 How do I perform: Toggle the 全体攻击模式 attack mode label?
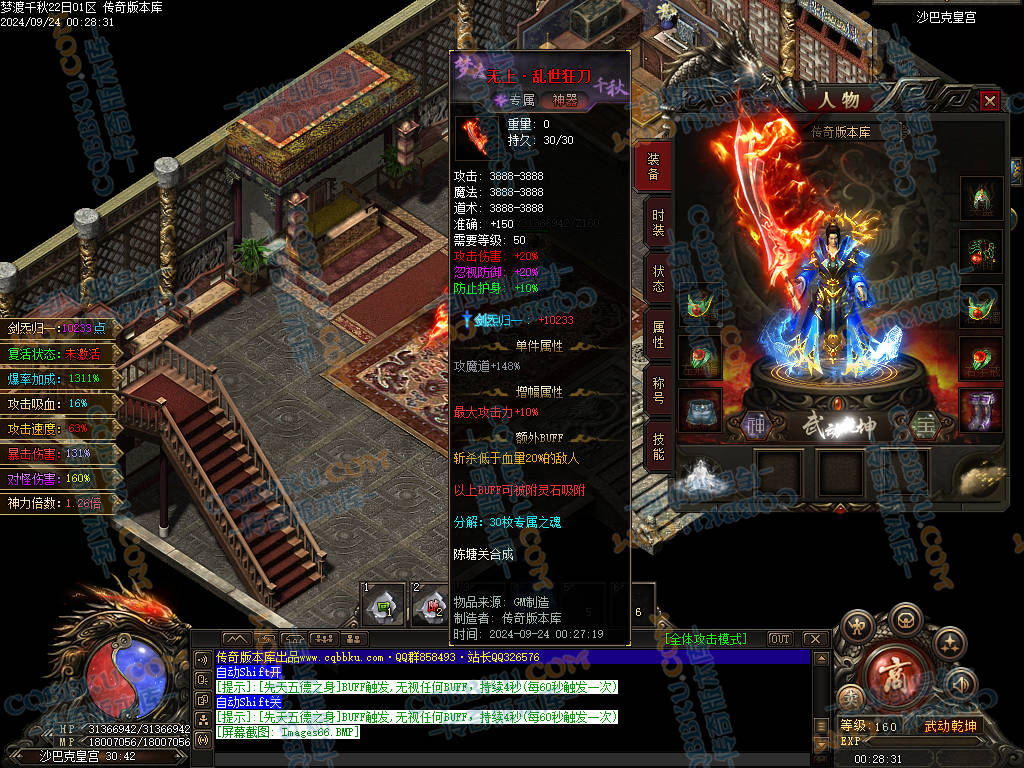coord(705,639)
